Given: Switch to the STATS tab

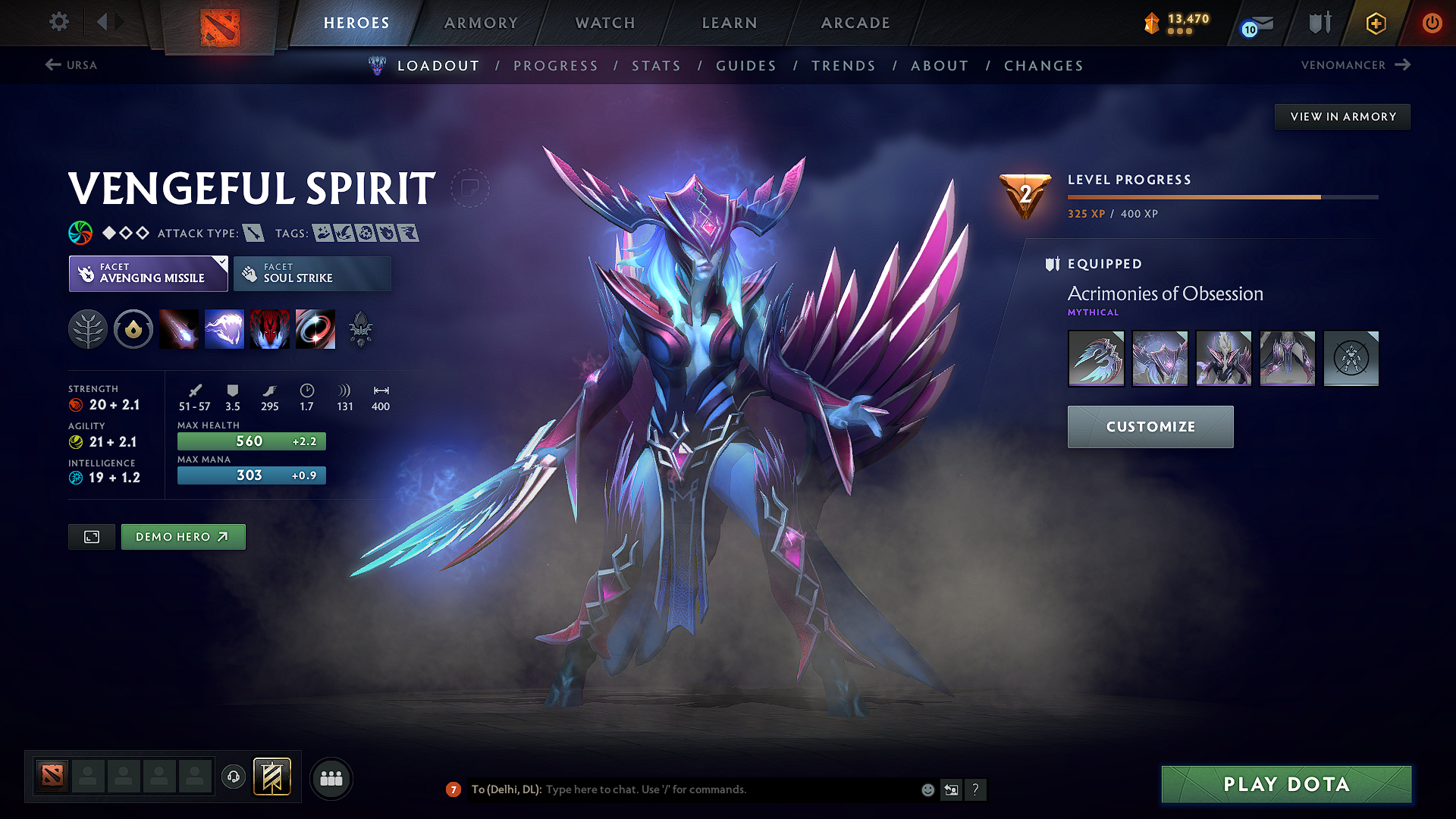Looking at the screenshot, I should 656,65.
